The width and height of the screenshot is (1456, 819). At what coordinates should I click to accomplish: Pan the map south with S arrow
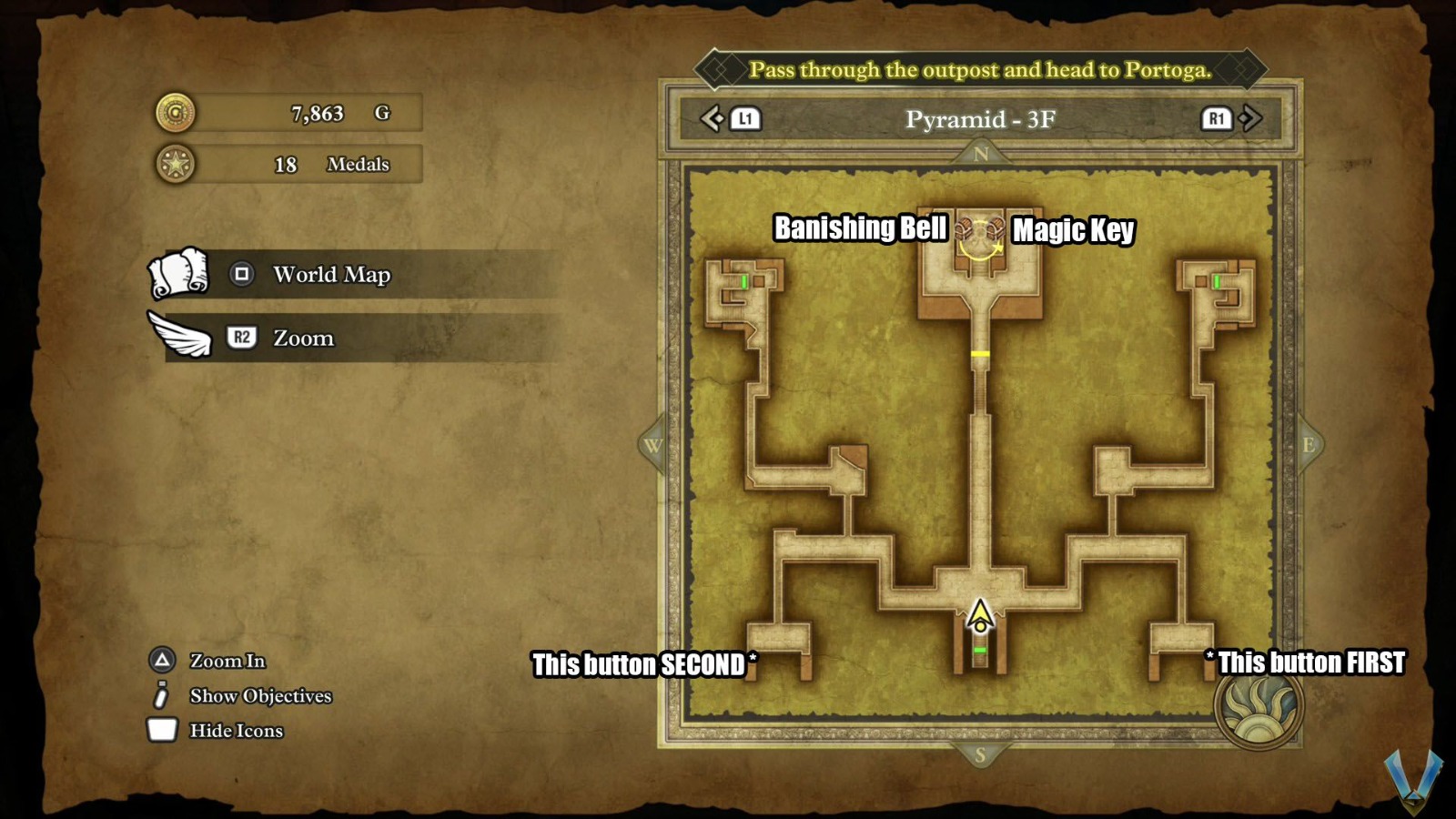point(980,755)
